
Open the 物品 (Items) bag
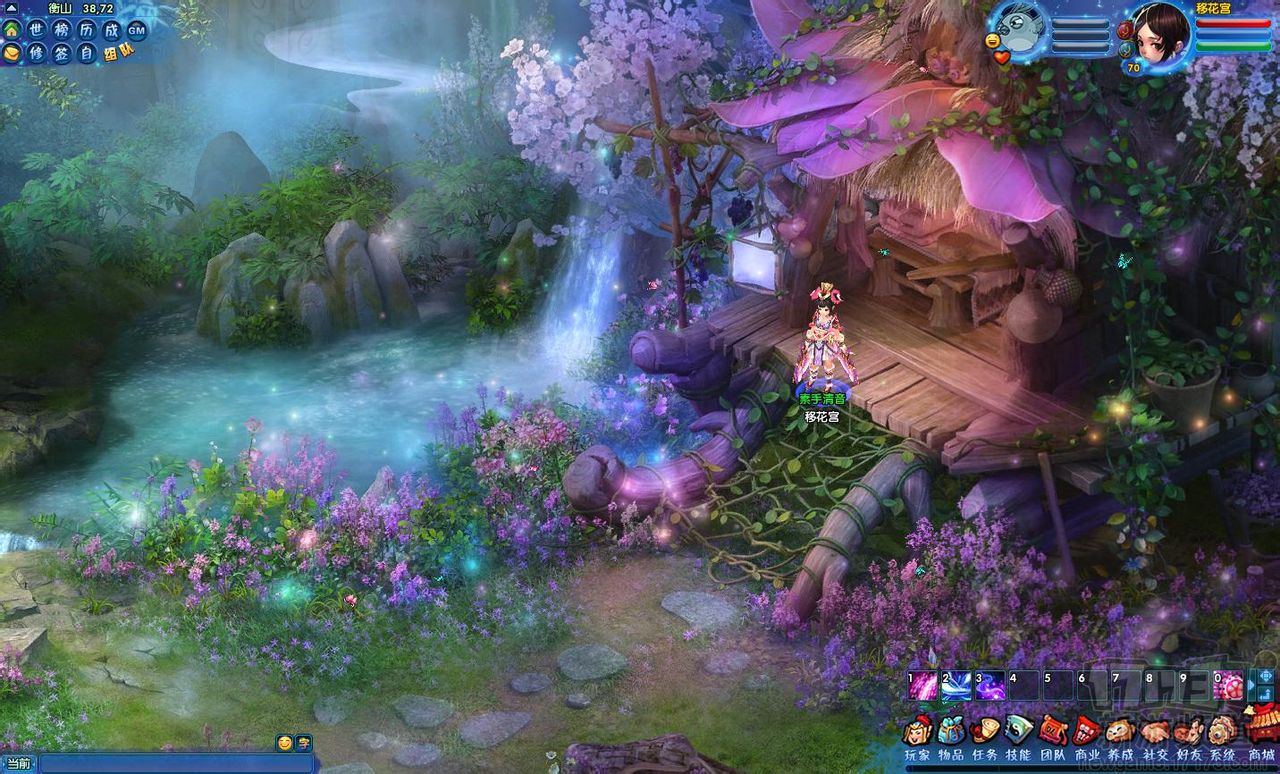951,731
